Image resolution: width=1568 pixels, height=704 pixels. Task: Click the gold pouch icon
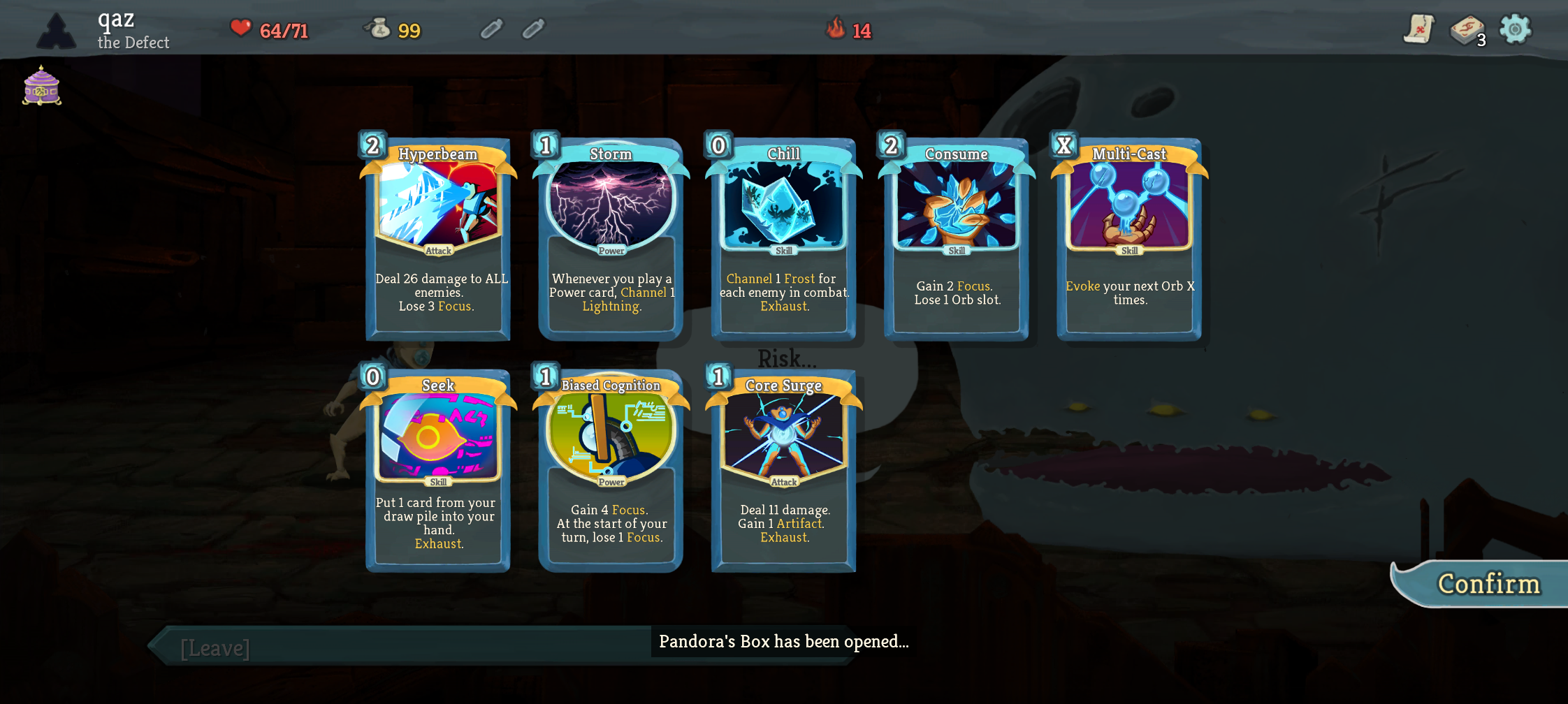point(378,29)
